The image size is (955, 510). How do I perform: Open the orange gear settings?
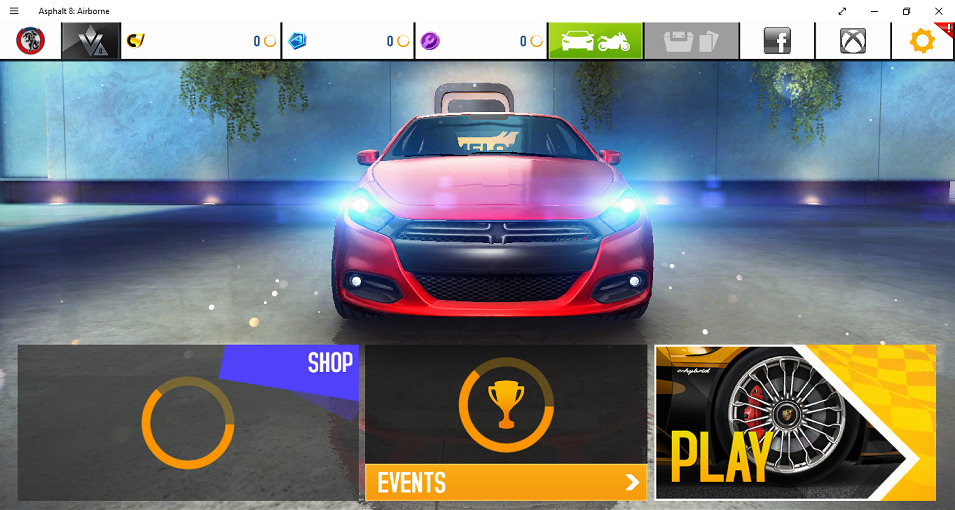[922, 41]
